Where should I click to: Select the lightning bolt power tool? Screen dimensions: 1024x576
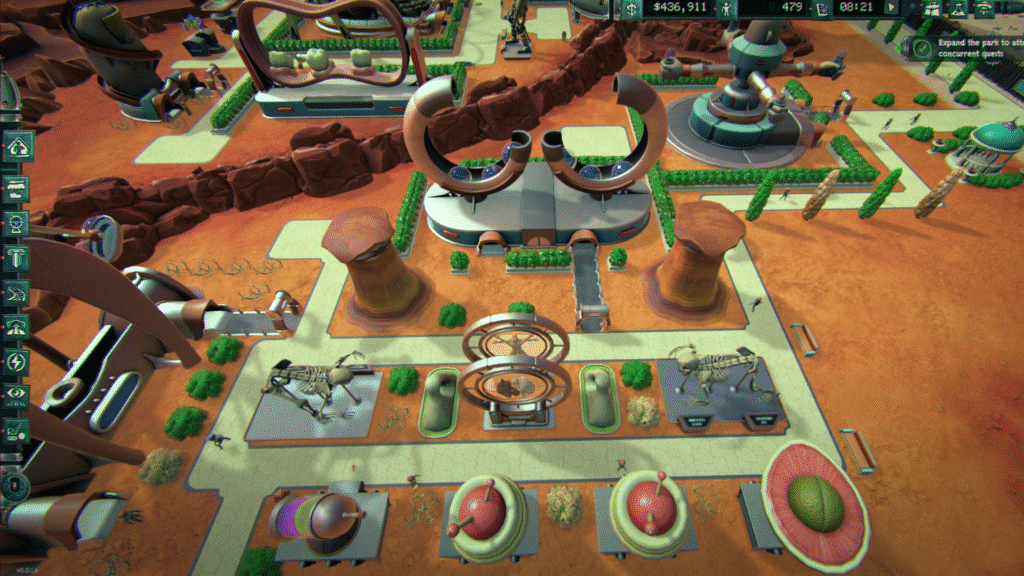17,361
